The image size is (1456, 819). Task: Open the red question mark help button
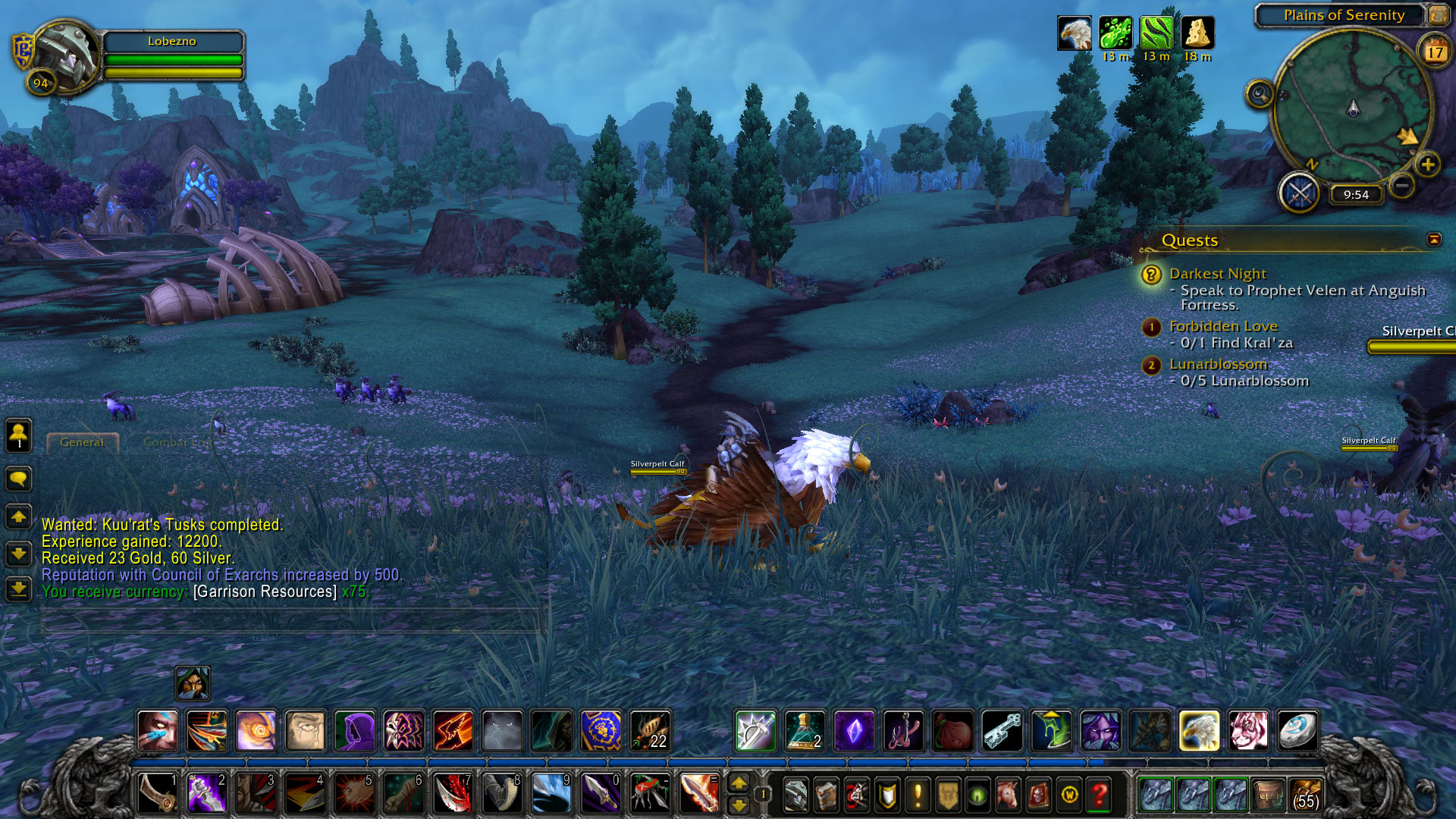1099,795
